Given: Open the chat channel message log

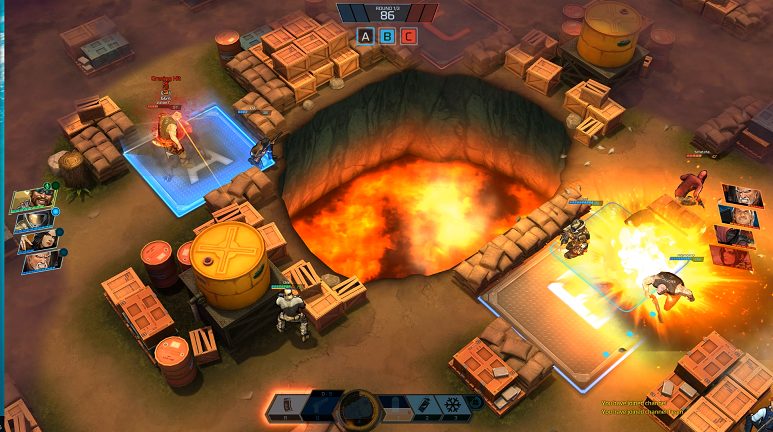Looking at the screenshot, I should (640, 406).
